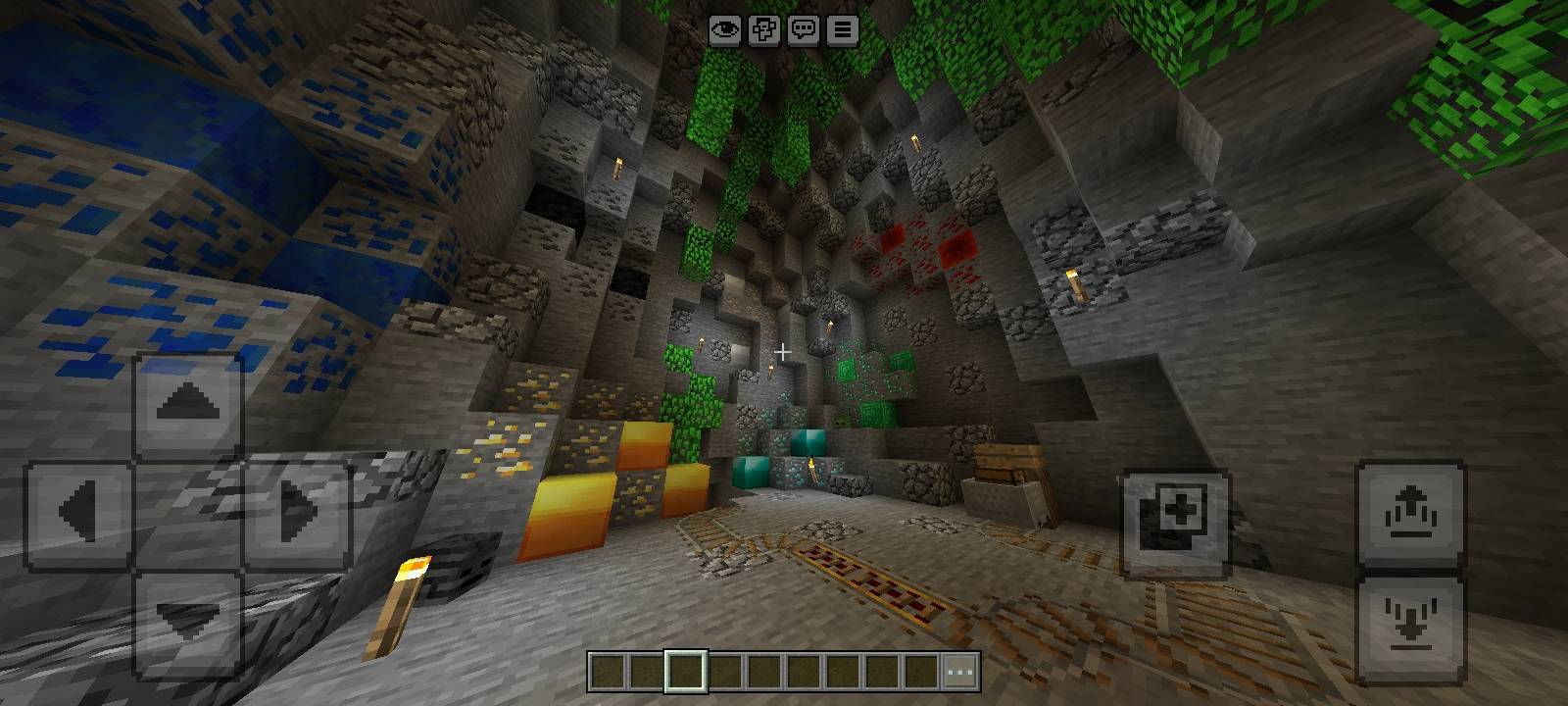
Task: Open chat with the speech bubble icon
Action: pyautogui.click(x=804, y=29)
